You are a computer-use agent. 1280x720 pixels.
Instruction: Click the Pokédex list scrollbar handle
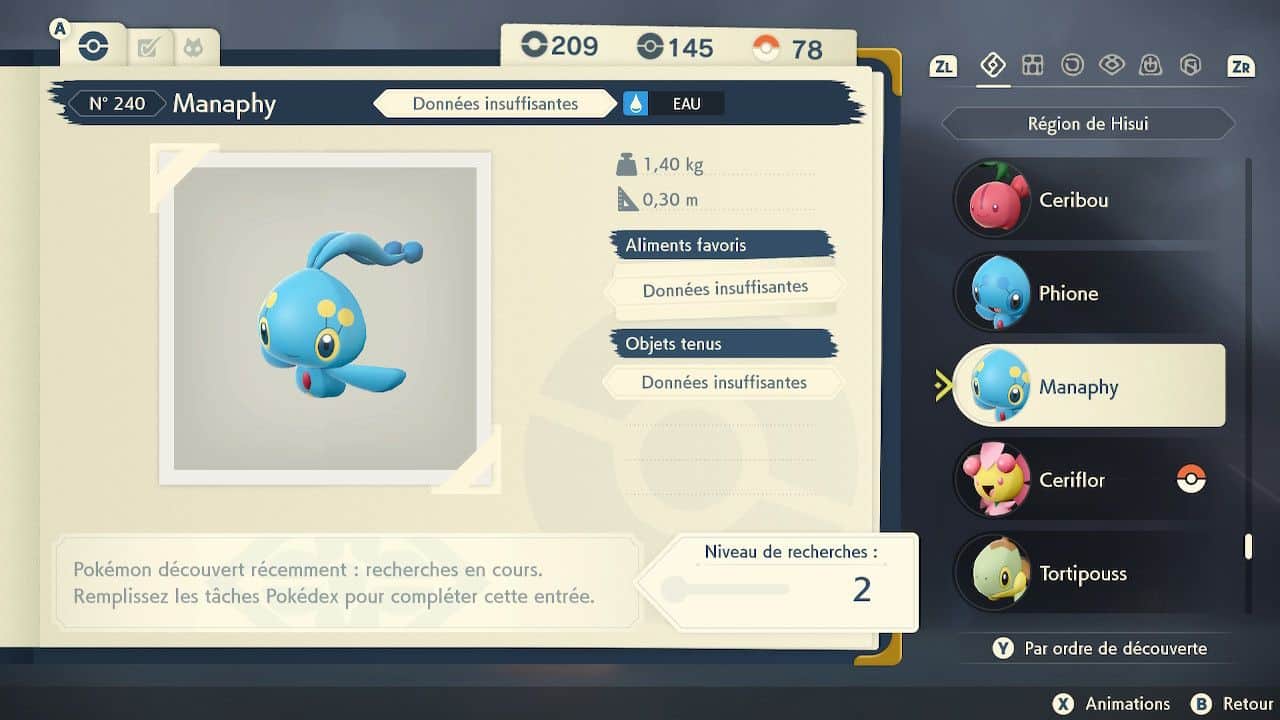click(1247, 546)
